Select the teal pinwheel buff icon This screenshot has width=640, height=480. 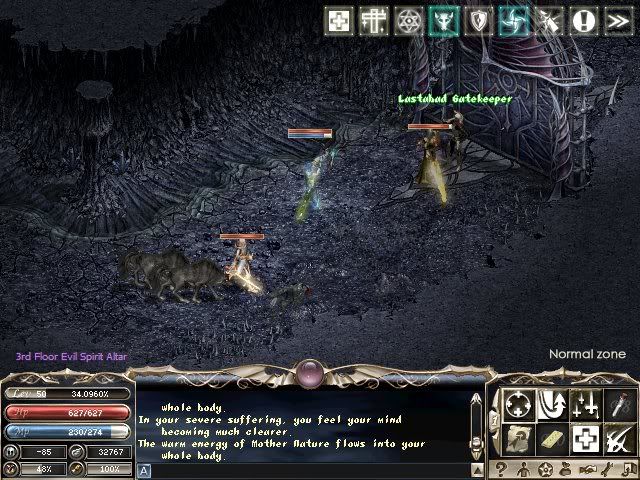(x=514, y=21)
